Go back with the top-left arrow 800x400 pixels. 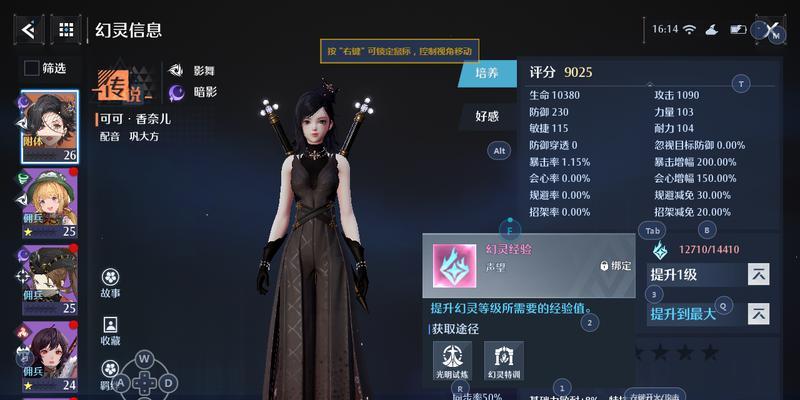tap(27, 30)
